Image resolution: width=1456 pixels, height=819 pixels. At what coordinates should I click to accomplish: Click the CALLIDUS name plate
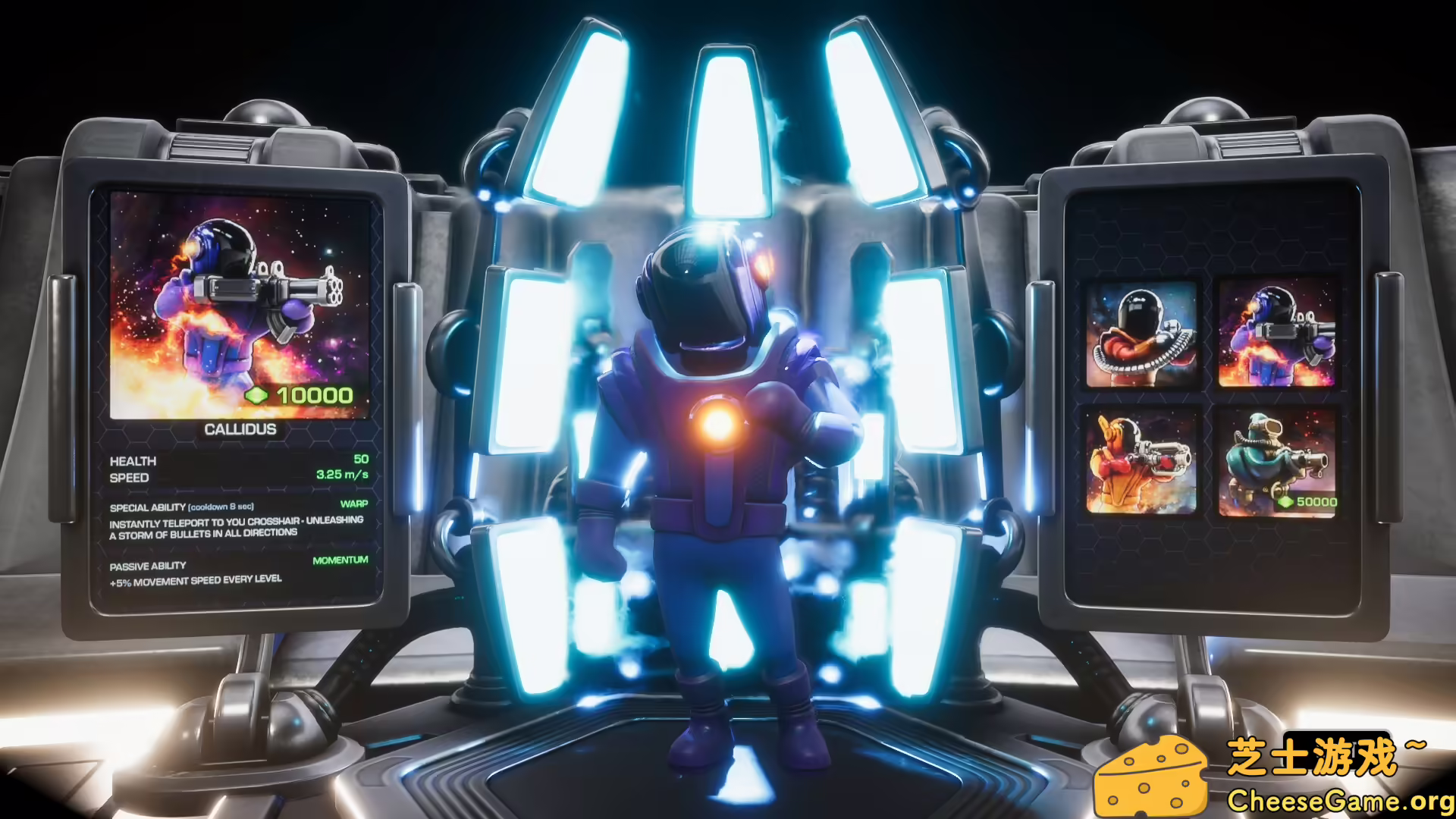pyautogui.click(x=240, y=428)
